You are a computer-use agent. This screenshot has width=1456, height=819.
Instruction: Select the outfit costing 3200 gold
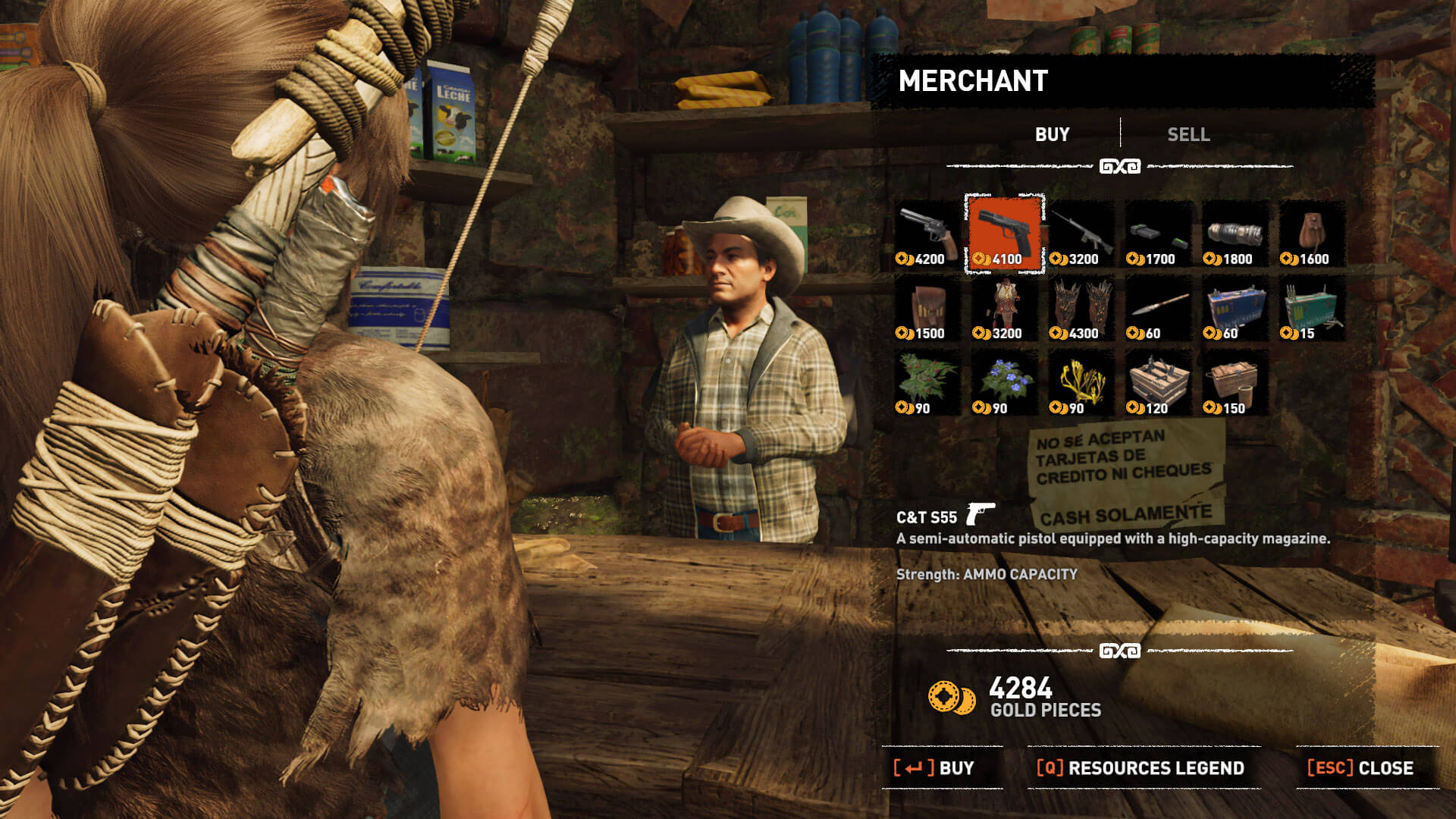(1004, 308)
